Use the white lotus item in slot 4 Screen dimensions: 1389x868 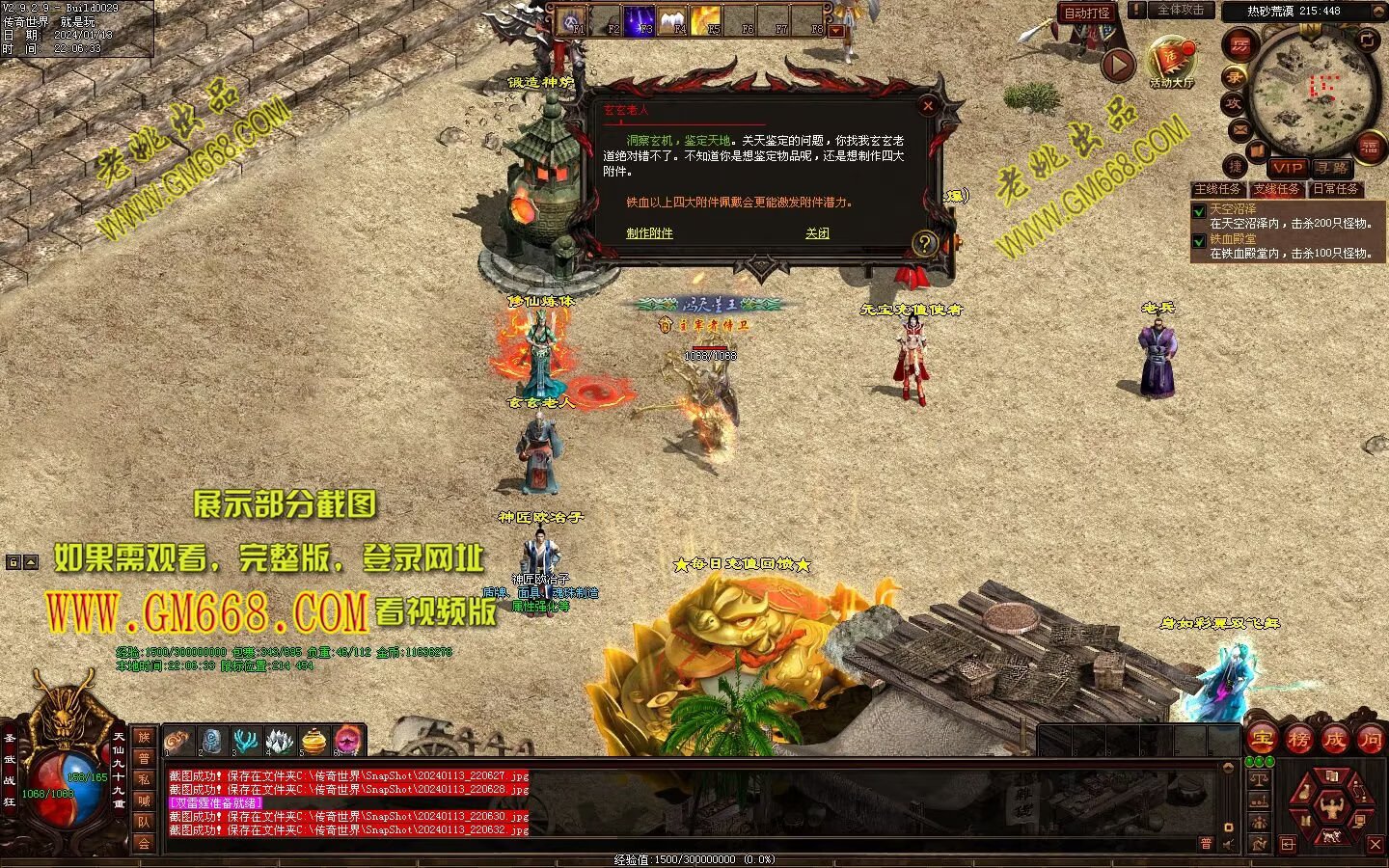(x=280, y=741)
